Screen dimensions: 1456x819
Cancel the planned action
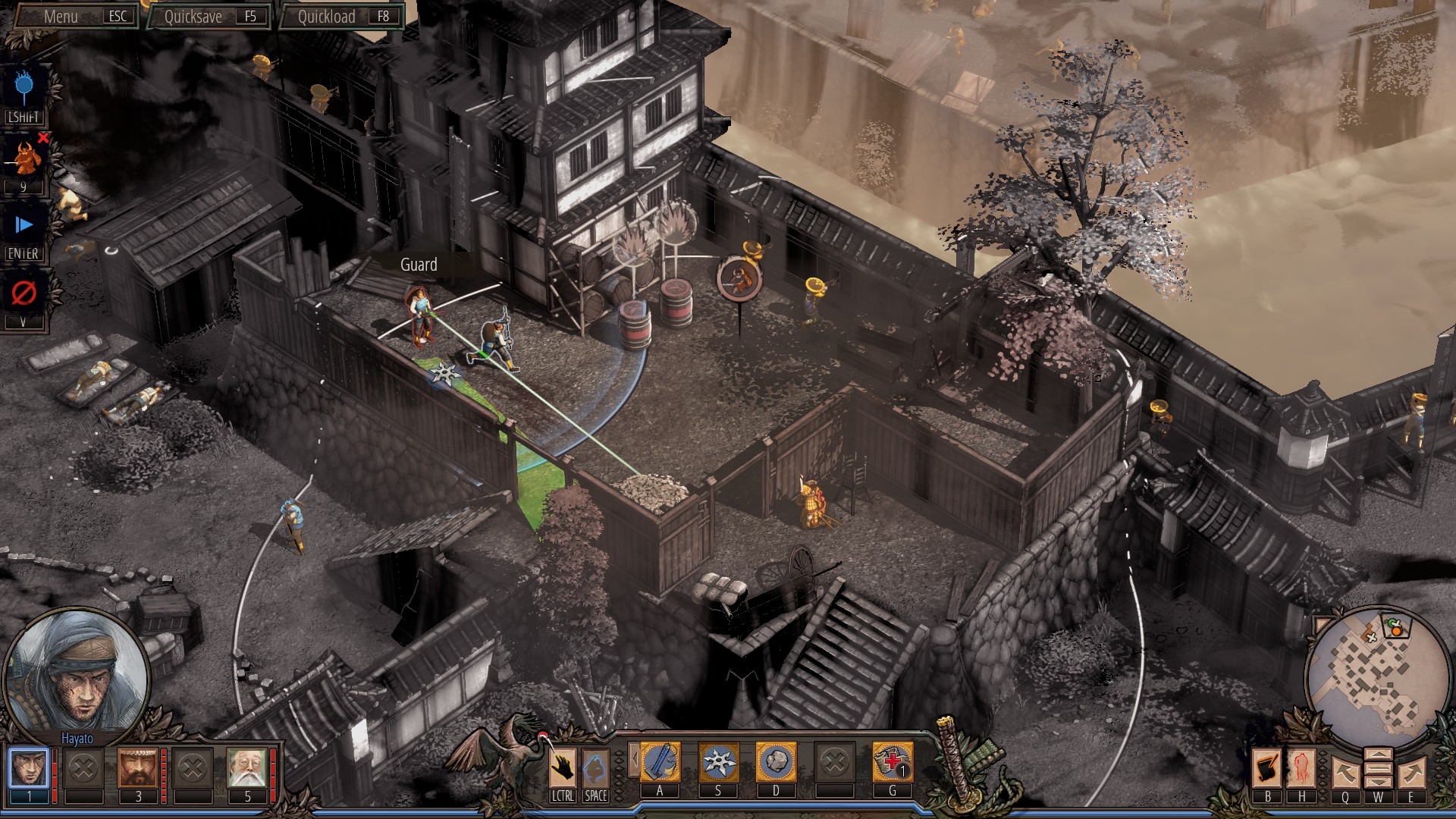point(26,292)
